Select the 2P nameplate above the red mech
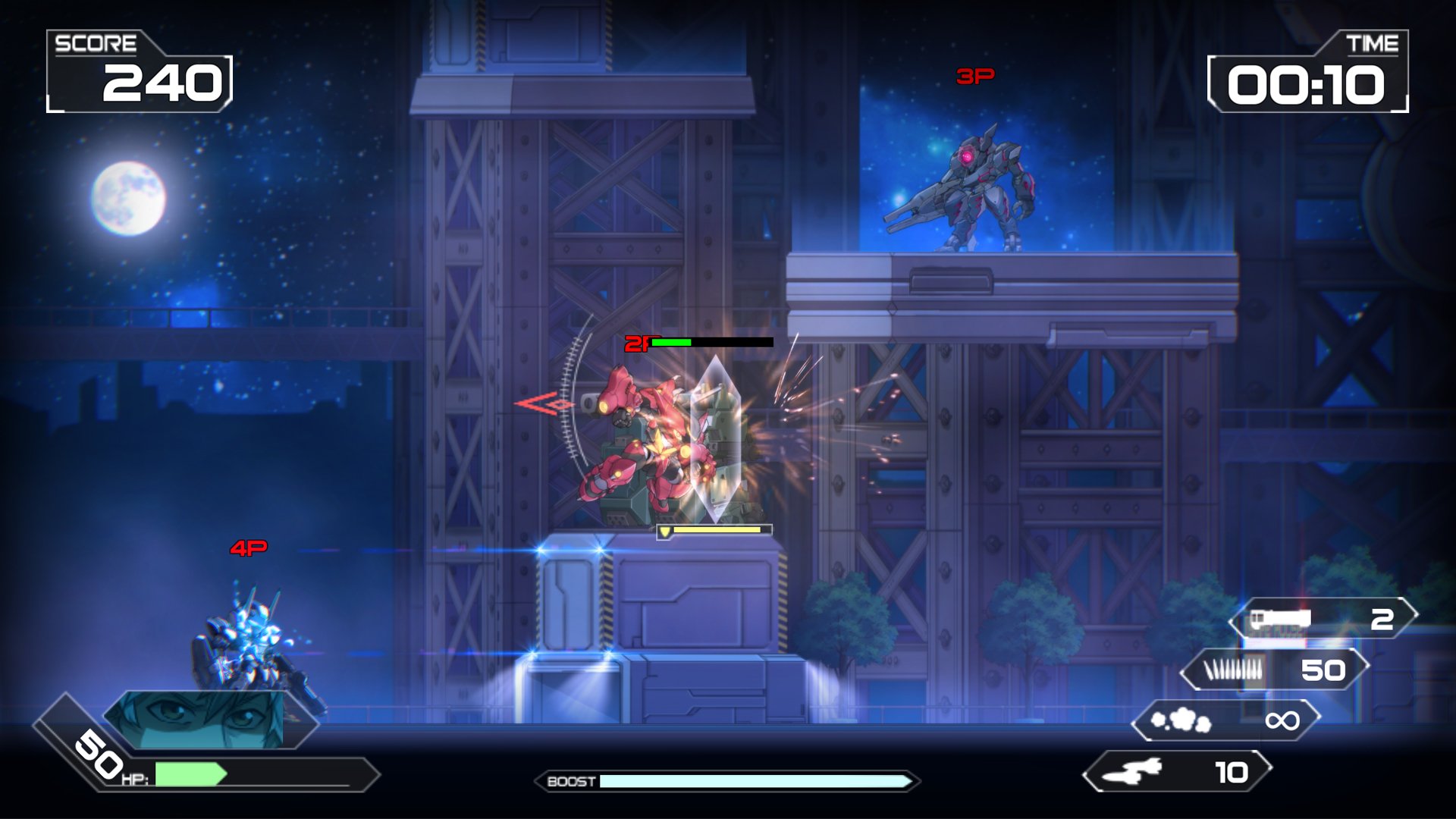 [x=637, y=344]
